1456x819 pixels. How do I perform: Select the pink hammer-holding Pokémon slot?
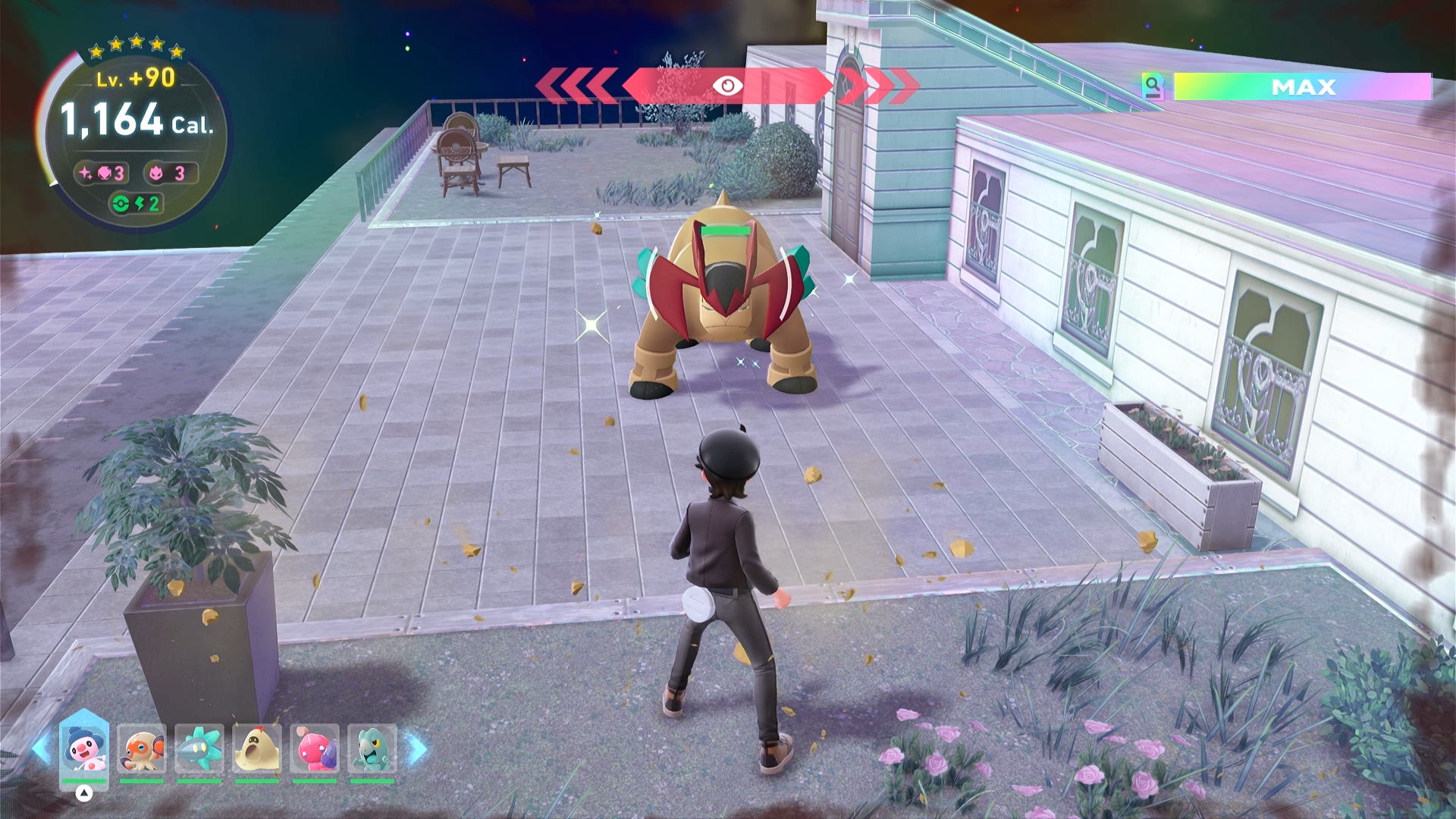(315, 749)
